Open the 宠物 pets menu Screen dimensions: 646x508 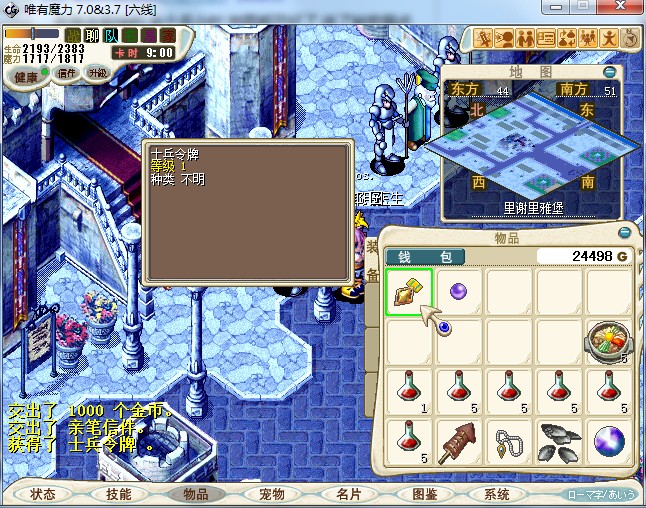[272, 494]
